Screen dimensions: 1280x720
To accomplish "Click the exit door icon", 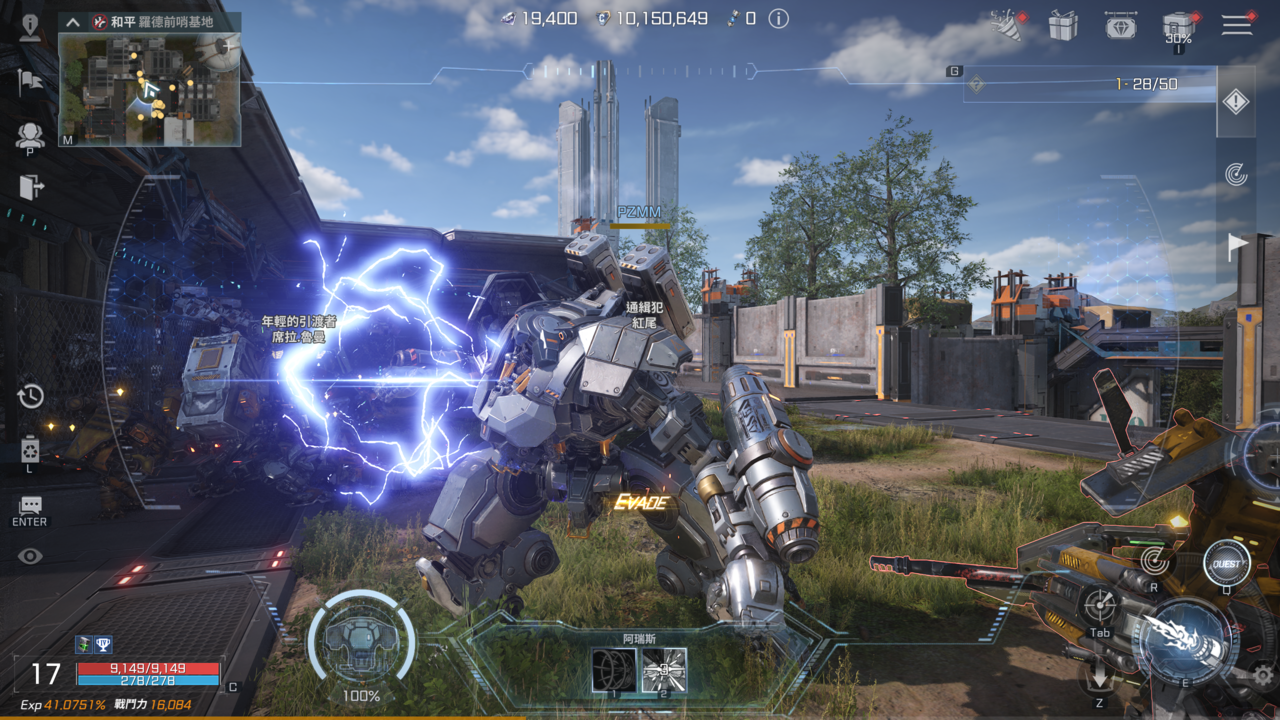I will tap(31, 187).
